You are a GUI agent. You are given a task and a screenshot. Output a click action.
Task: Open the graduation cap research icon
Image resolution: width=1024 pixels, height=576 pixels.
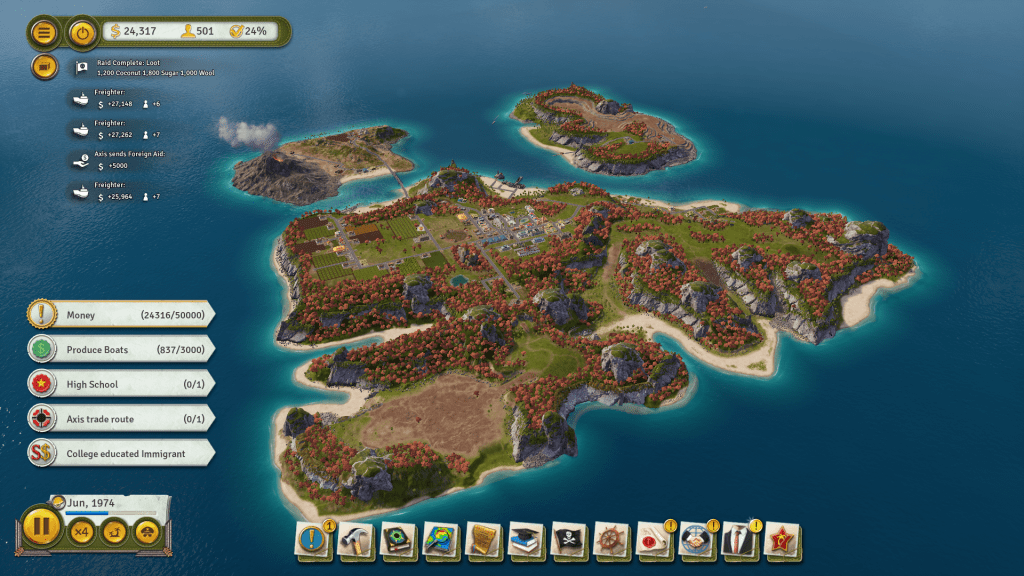(x=526, y=540)
